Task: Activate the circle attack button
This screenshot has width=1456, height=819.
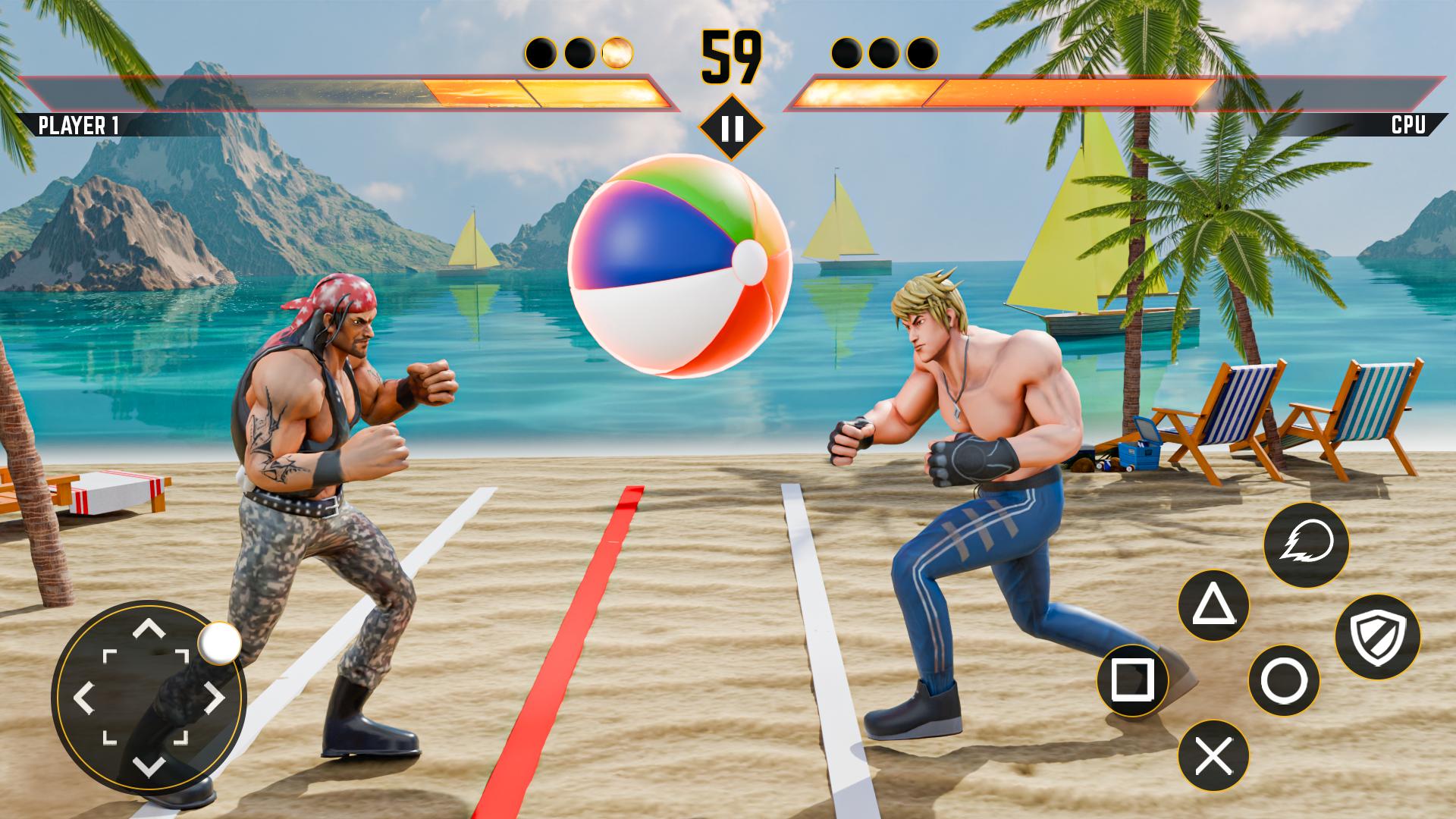Action: pyautogui.click(x=1283, y=680)
